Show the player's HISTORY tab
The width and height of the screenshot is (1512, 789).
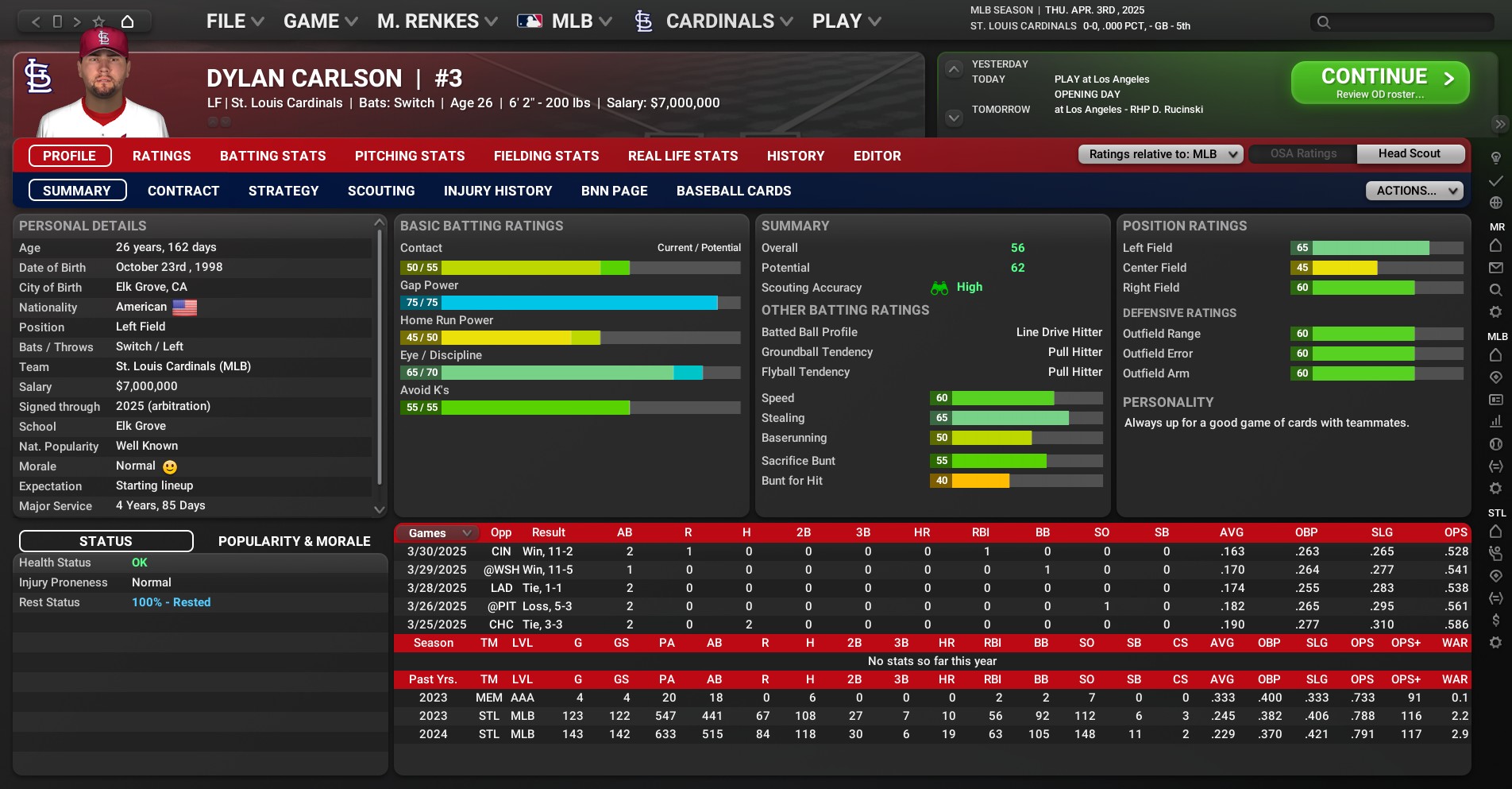coord(795,156)
